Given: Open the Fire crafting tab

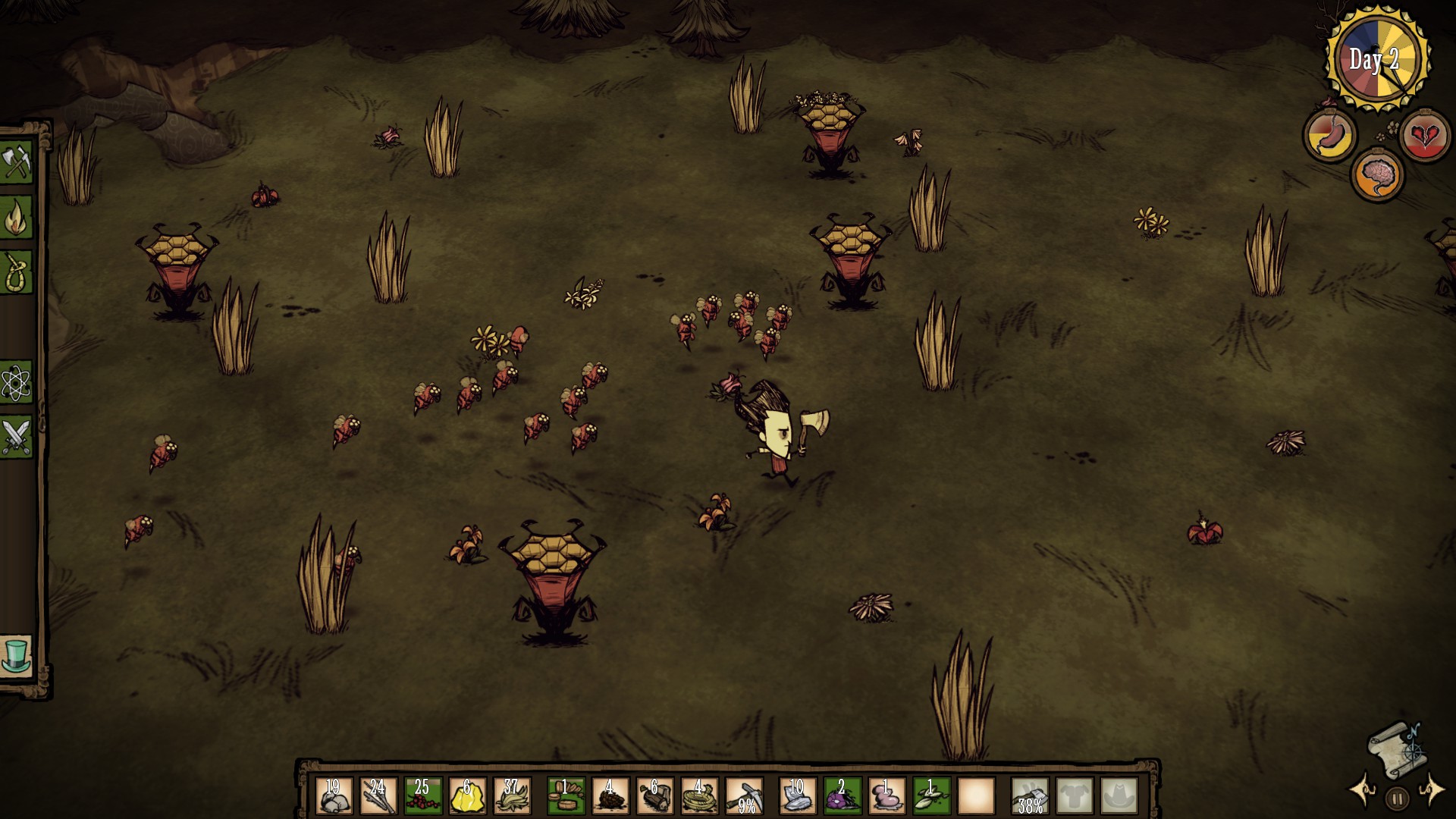Looking at the screenshot, I should tap(17, 218).
